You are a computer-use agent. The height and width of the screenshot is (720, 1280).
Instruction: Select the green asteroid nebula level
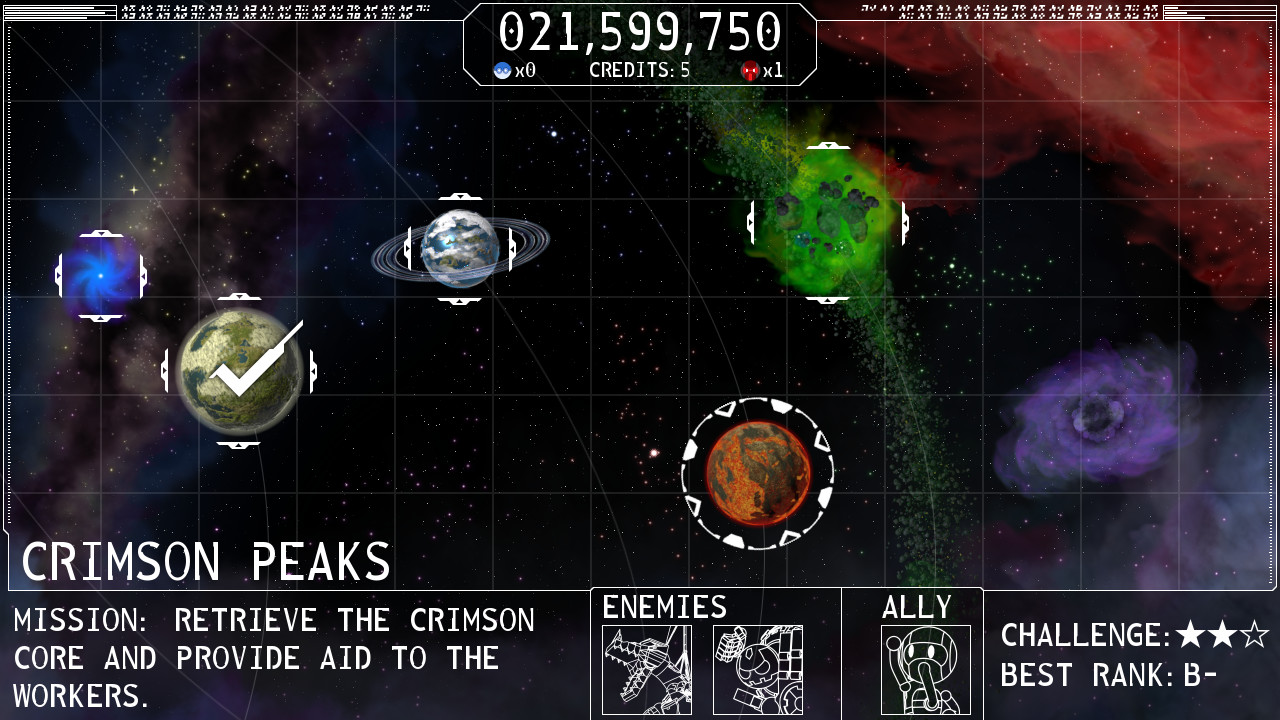pyautogui.click(x=828, y=222)
